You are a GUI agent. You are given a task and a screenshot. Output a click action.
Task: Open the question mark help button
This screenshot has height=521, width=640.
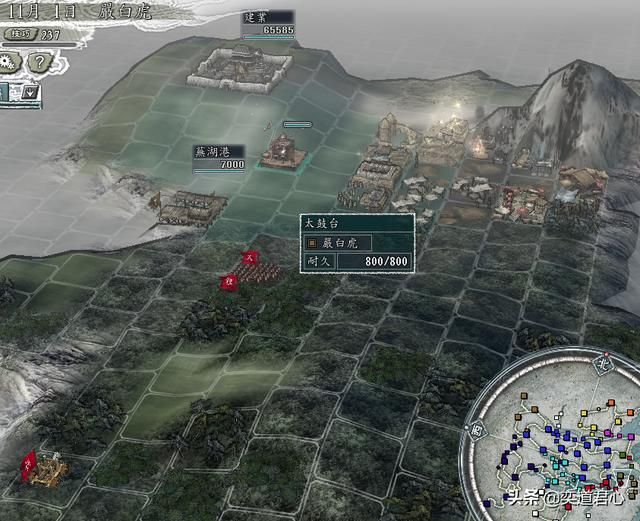click(41, 62)
